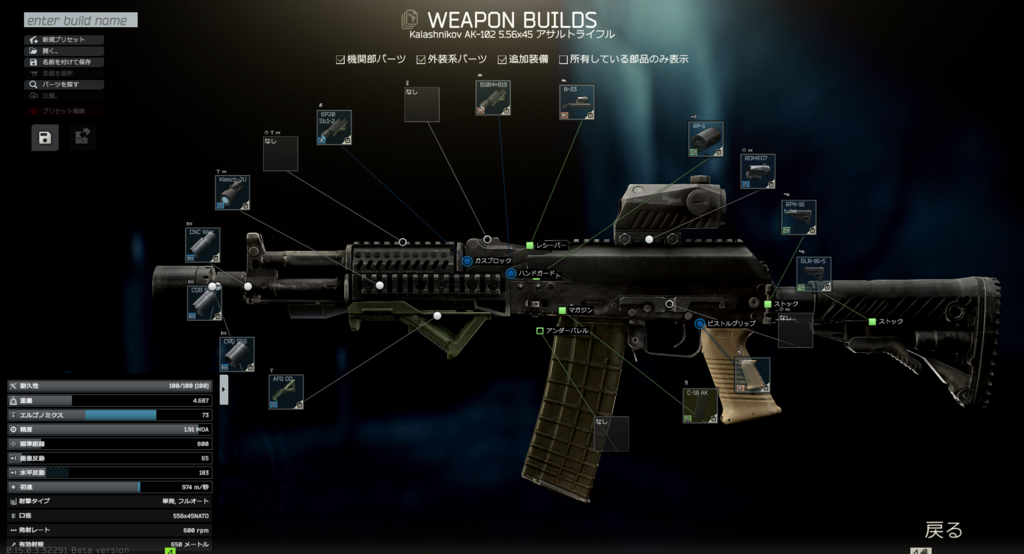This screenshot has width=1024, height=554.
Task: Enable 所有している部品のみ表示 filter
Action: click(x=564, y=59)
